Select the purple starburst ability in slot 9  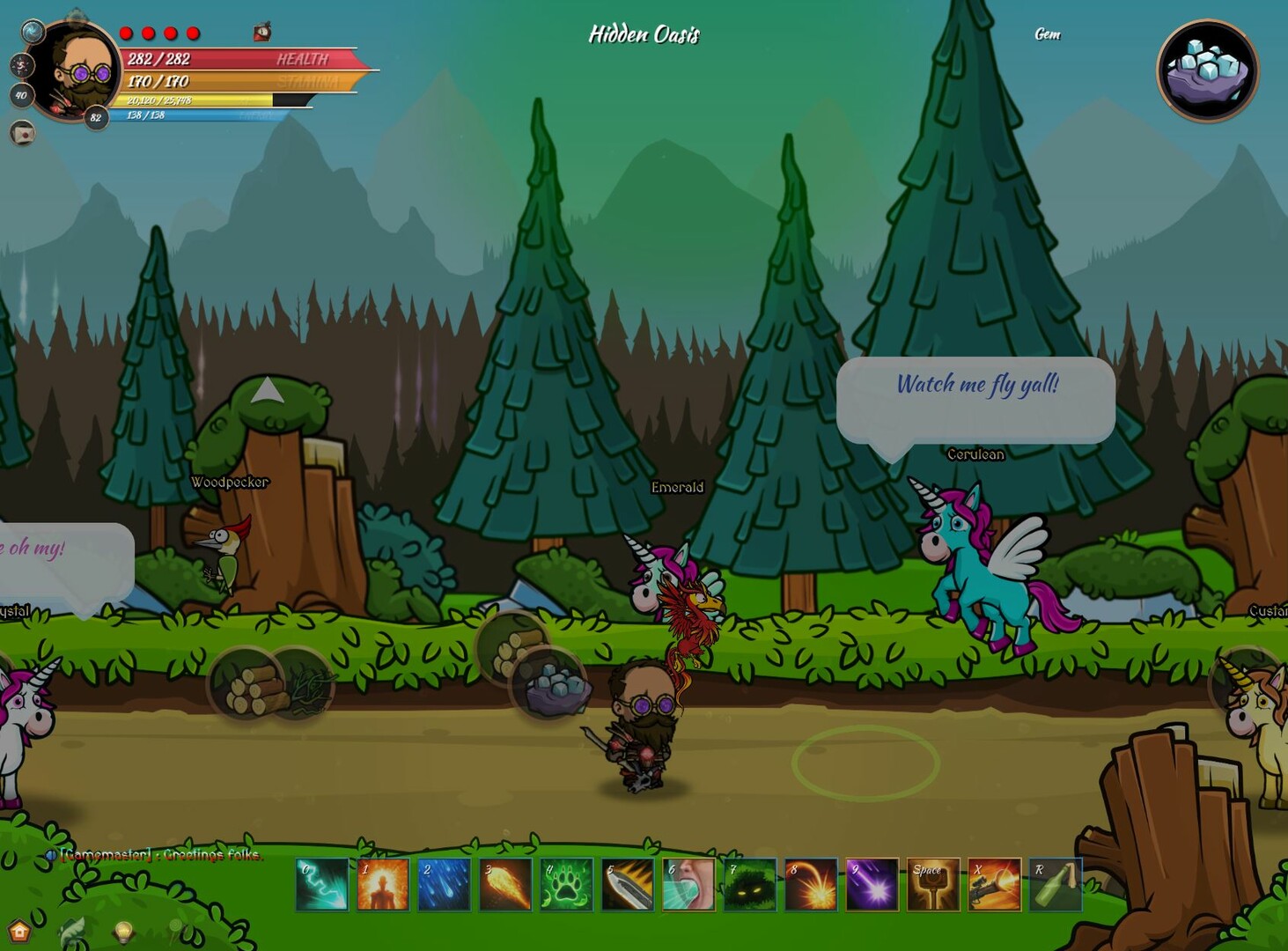872,885
